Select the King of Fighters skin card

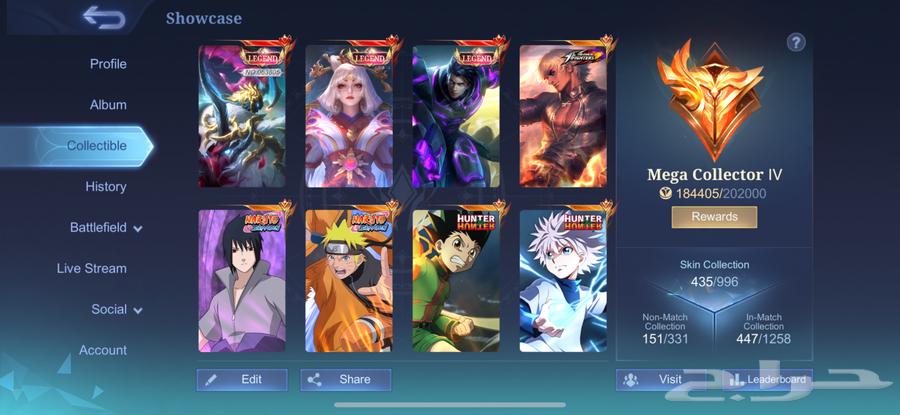(562, 115)
